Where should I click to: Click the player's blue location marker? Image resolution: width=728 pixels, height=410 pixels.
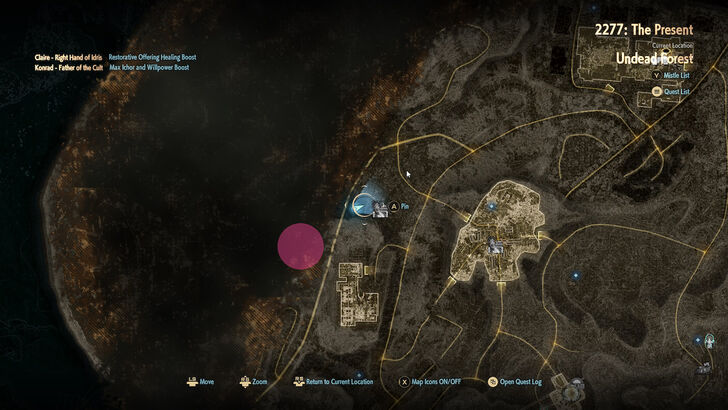(362, 204)
